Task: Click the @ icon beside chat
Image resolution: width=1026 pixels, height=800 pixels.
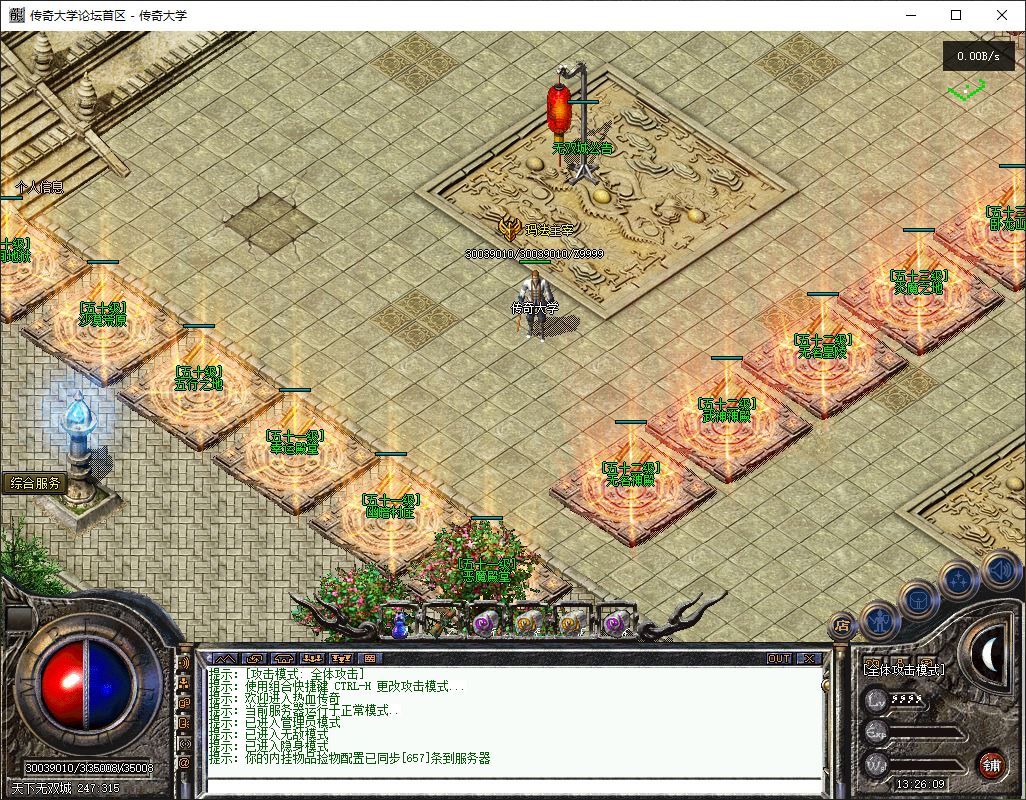Action: (x=185, y=763)
